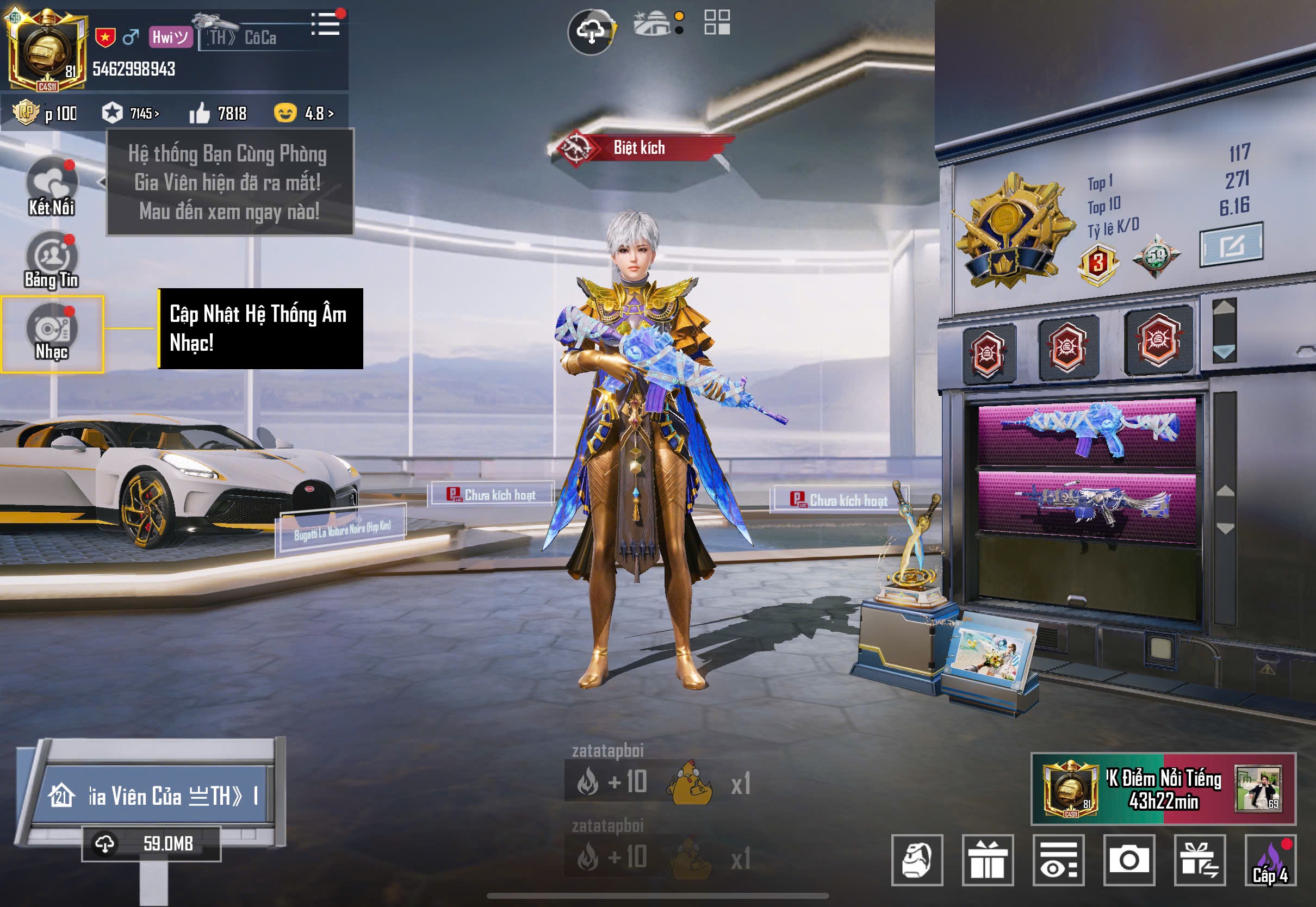The width and height of the screenshot is (1316, 907).
Task: Download the 59.0MB resource pack
Action: pos(151,844)
